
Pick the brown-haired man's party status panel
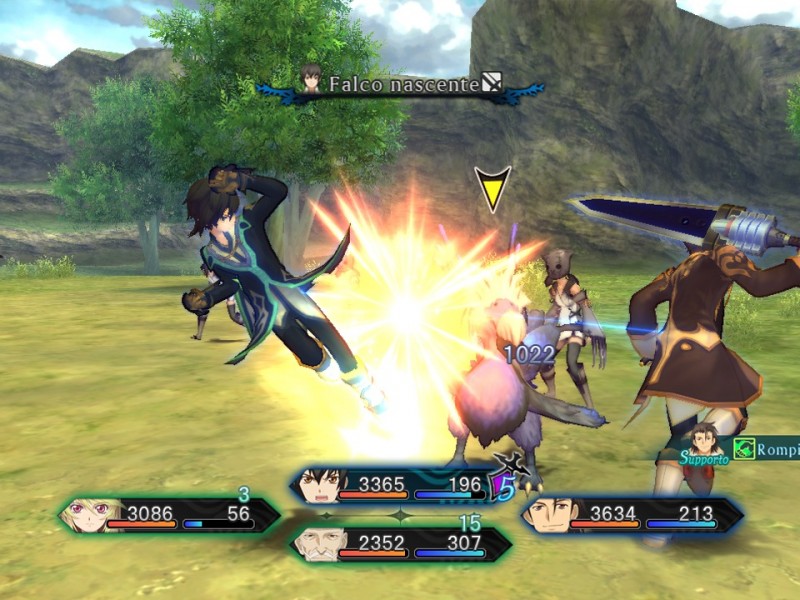[x=630, y=515]
